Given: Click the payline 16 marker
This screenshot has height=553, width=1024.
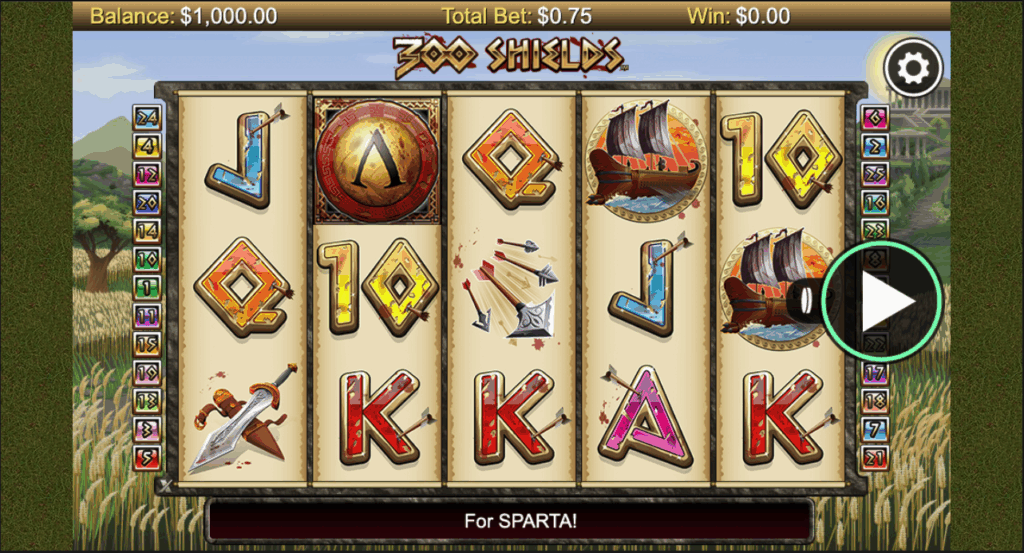Looking at the screenshot, I should (x=875, y=203).
